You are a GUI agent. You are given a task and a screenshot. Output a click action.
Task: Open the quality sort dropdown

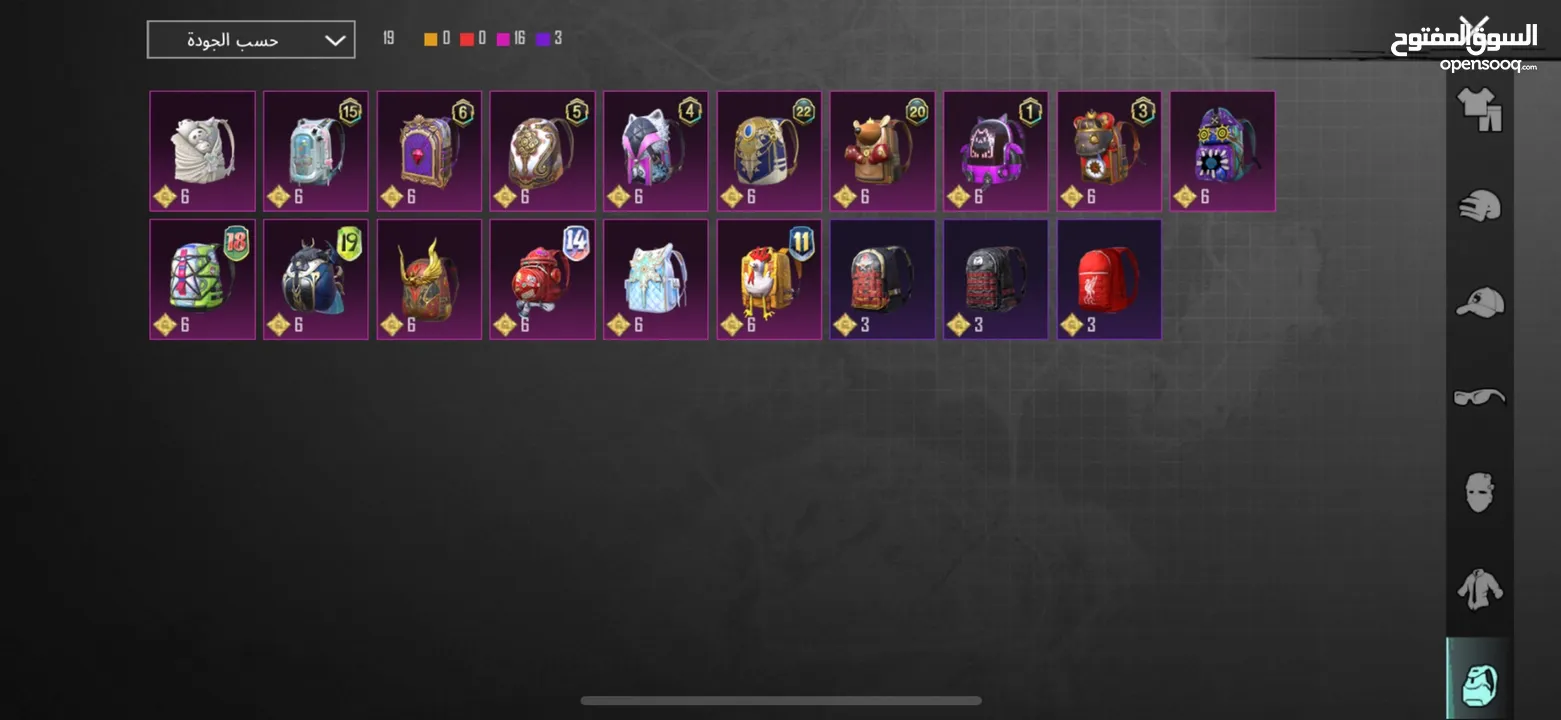coord(251,40)
